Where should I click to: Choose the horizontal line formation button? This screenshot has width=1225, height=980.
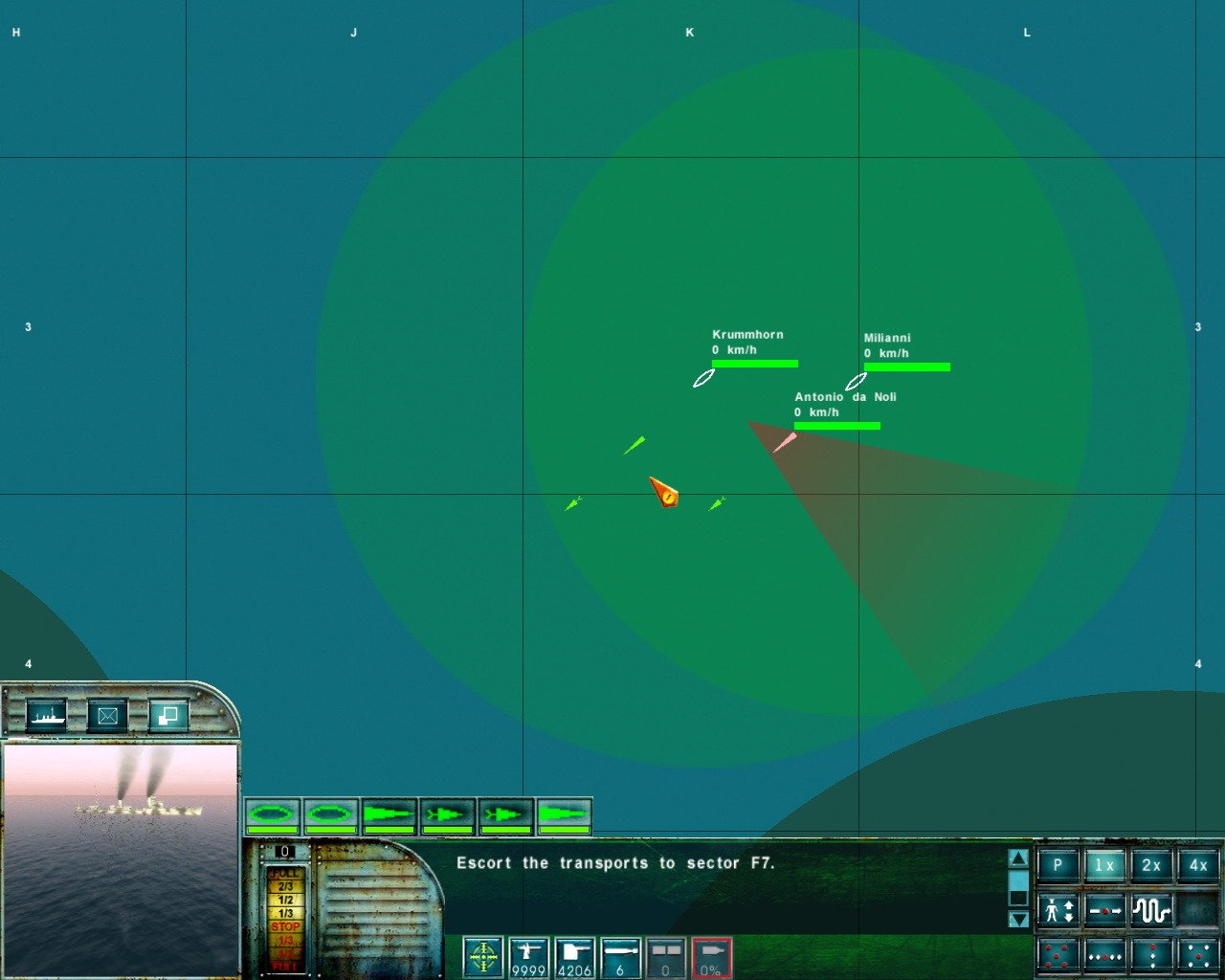(1104, 955)
